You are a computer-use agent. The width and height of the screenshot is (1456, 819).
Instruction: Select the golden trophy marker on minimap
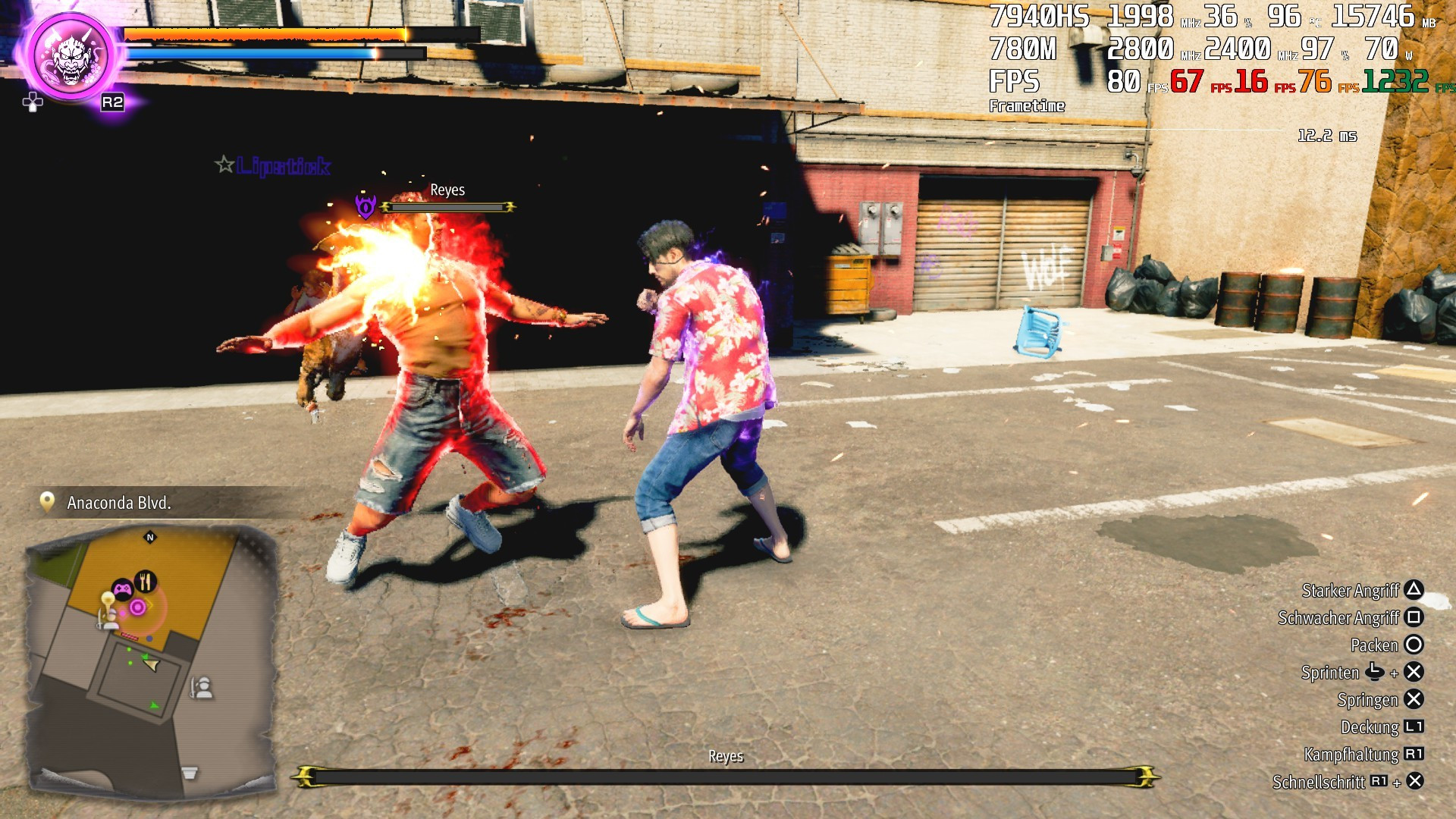click(108, 600)
